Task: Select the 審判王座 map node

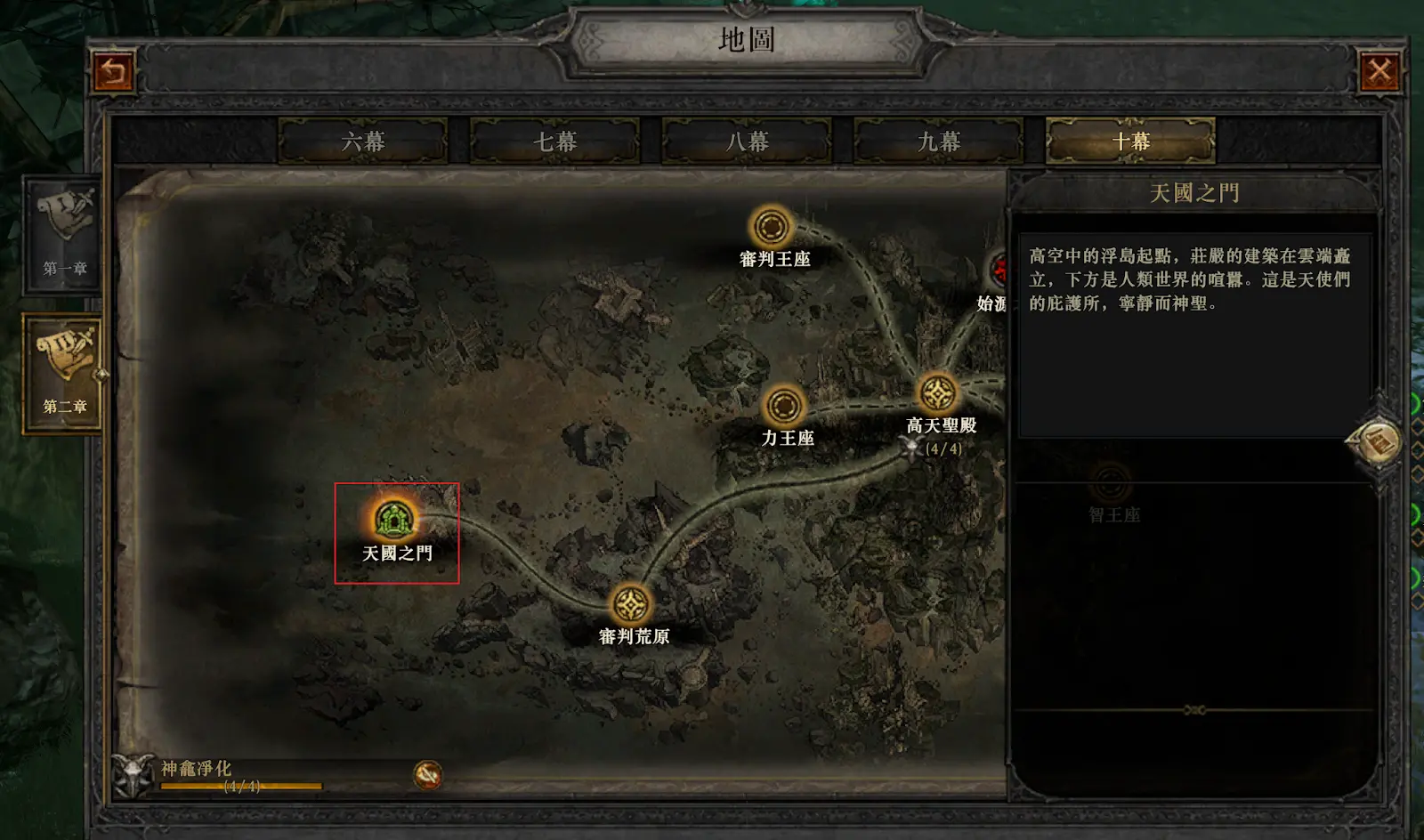Action: [x=771, y=227]
